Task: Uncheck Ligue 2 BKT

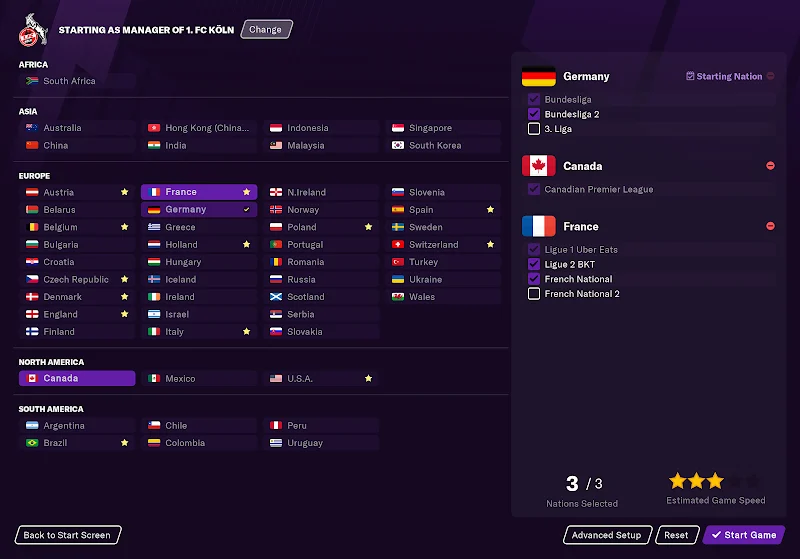Action: 534,264
